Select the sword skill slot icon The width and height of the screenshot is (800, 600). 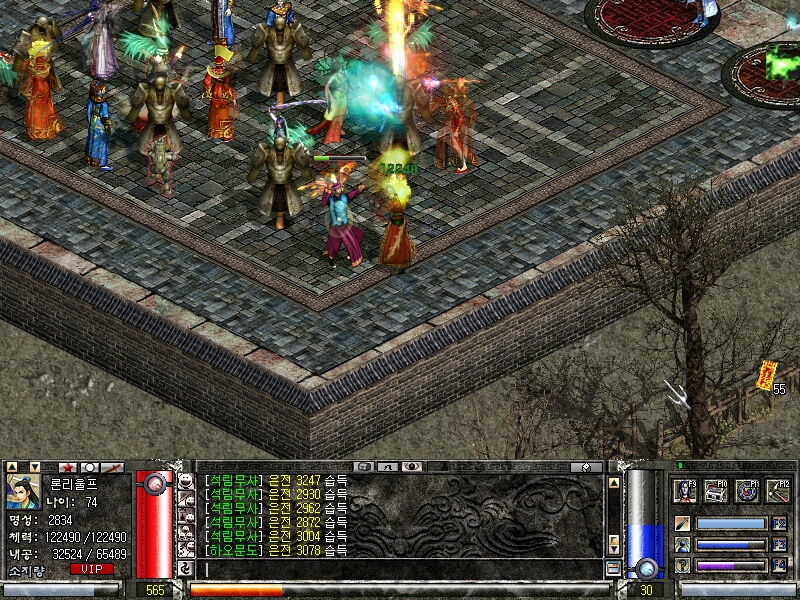tap(682, 523)
